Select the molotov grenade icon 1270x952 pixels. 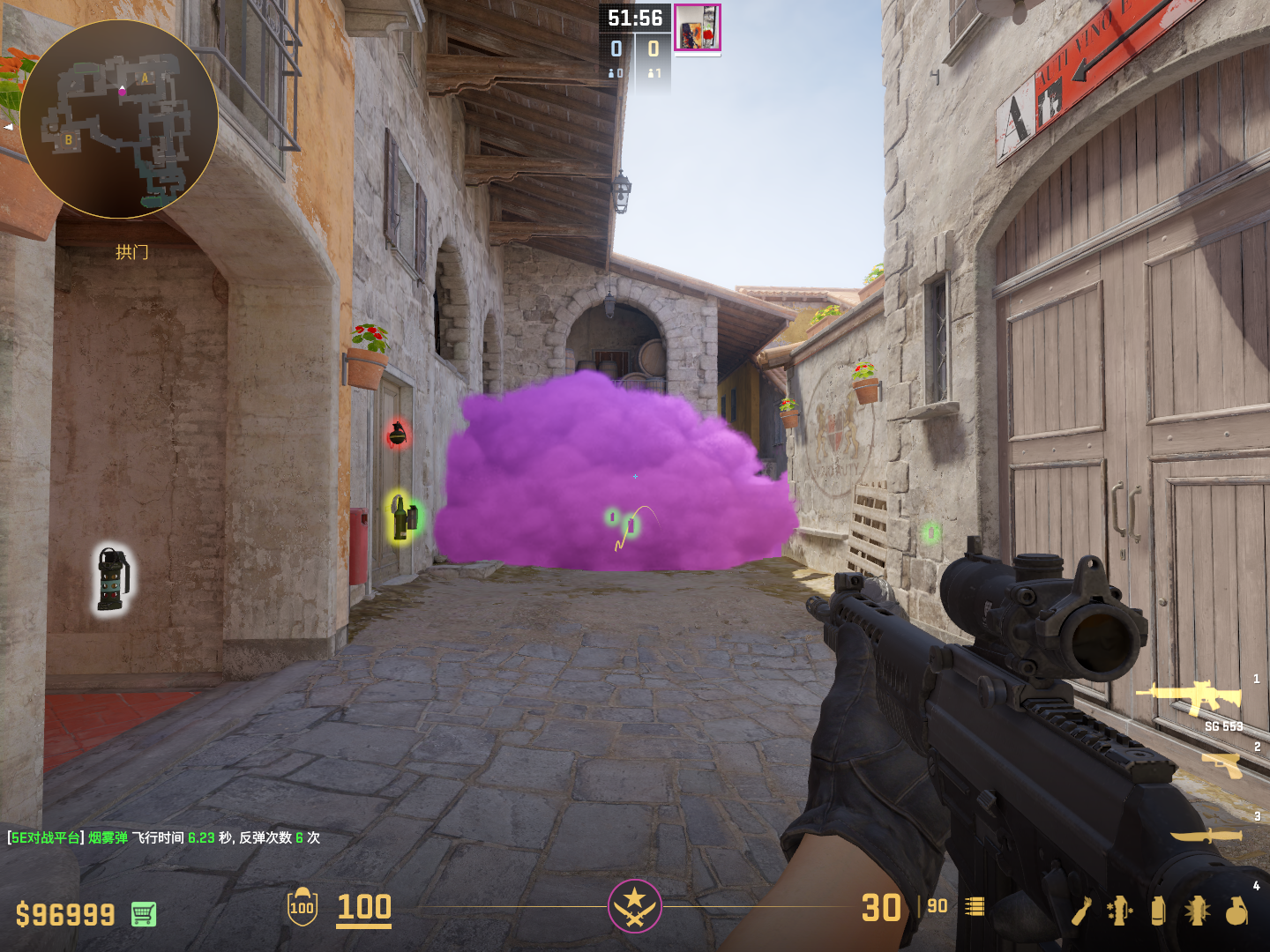click(x=1081, y=911)
